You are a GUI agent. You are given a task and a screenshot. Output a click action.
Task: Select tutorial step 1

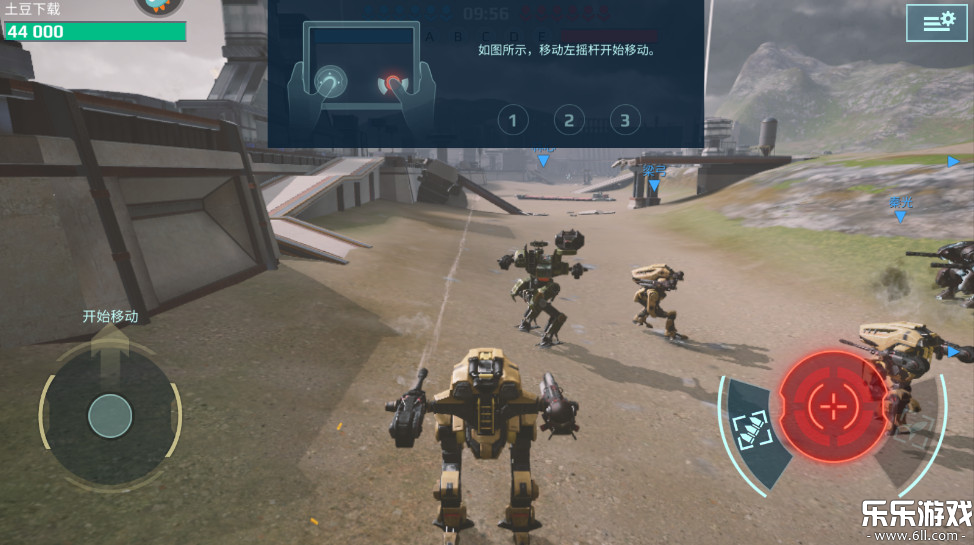(513, 121)
